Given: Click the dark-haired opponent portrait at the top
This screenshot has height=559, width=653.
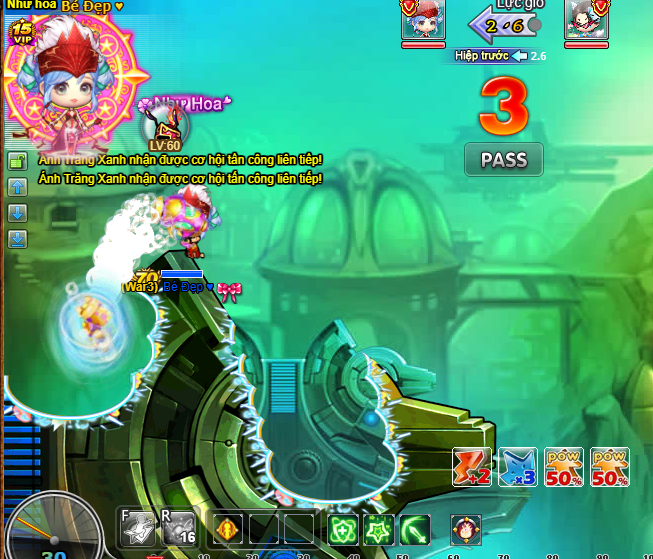Looking at the screenshot, I should tap(586, 21).
